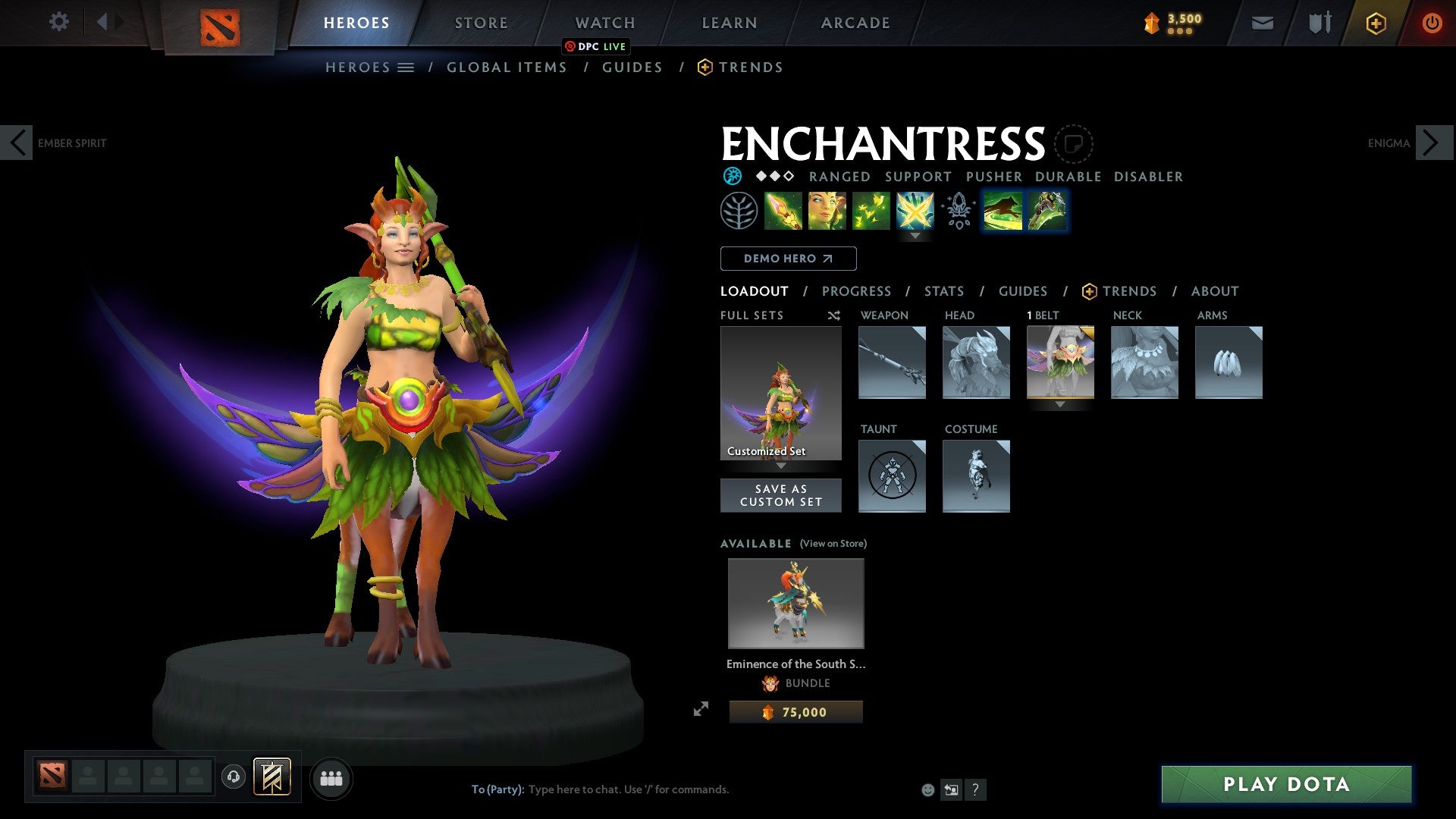Toggle the emoticon panel near the chat bar
This screenshot has height=819, width=1456.
(927, 789)
